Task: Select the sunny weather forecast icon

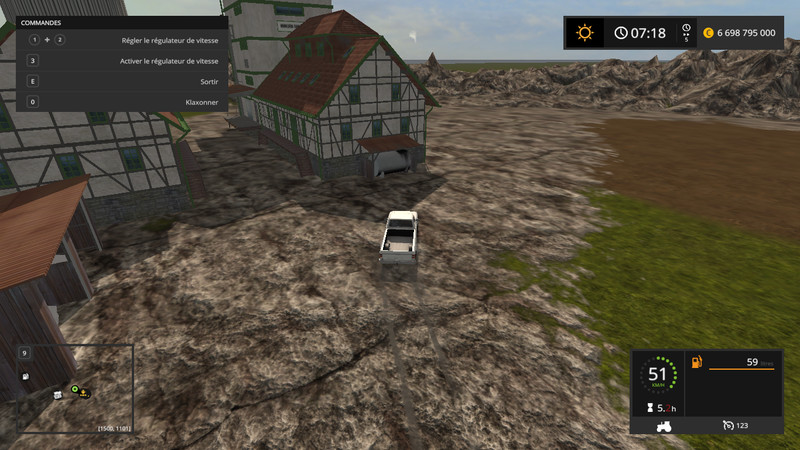Action: click(x=584, y=32)
